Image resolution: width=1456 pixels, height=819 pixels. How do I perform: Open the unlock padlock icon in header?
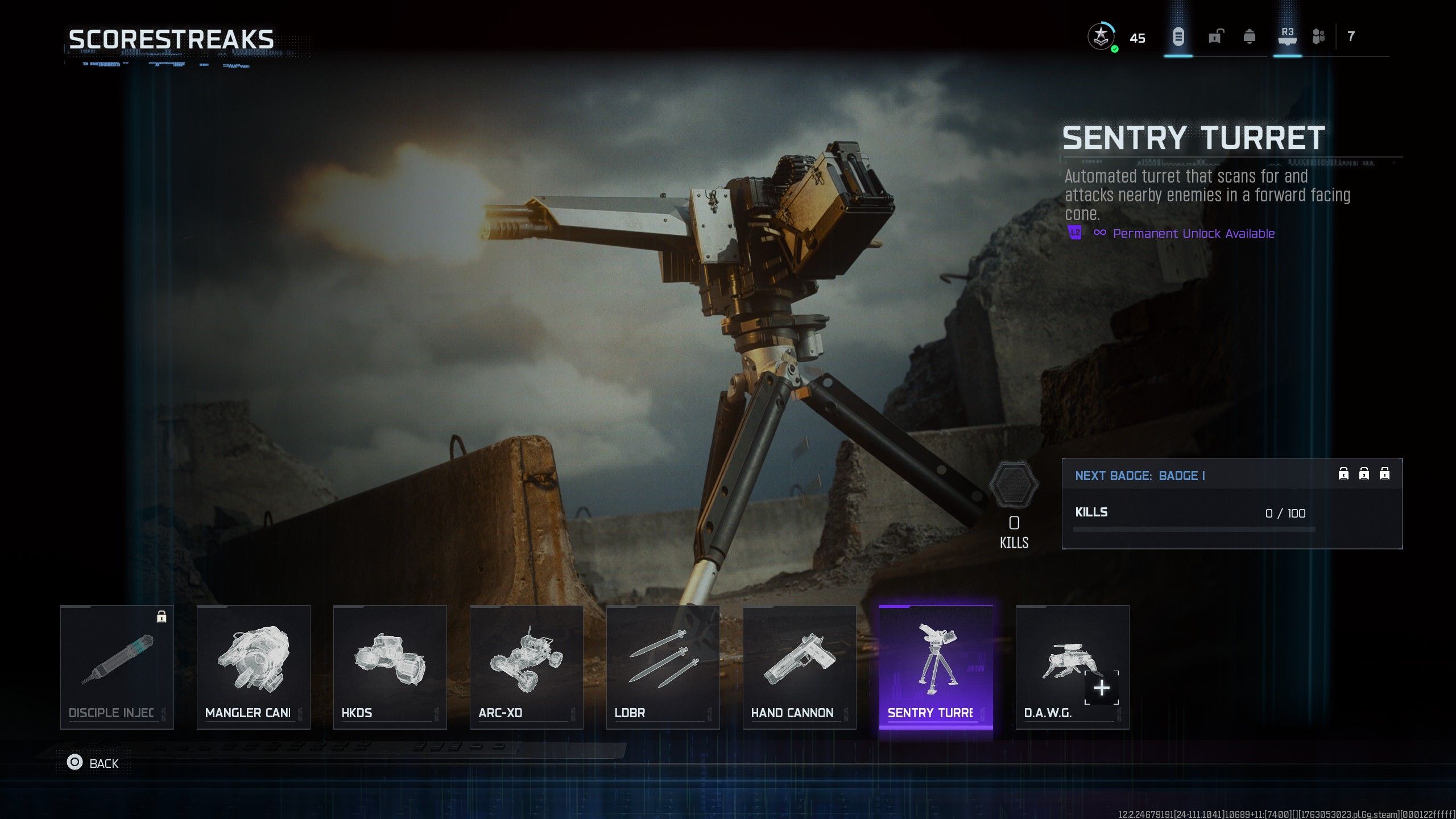(x=1215, y=38)
